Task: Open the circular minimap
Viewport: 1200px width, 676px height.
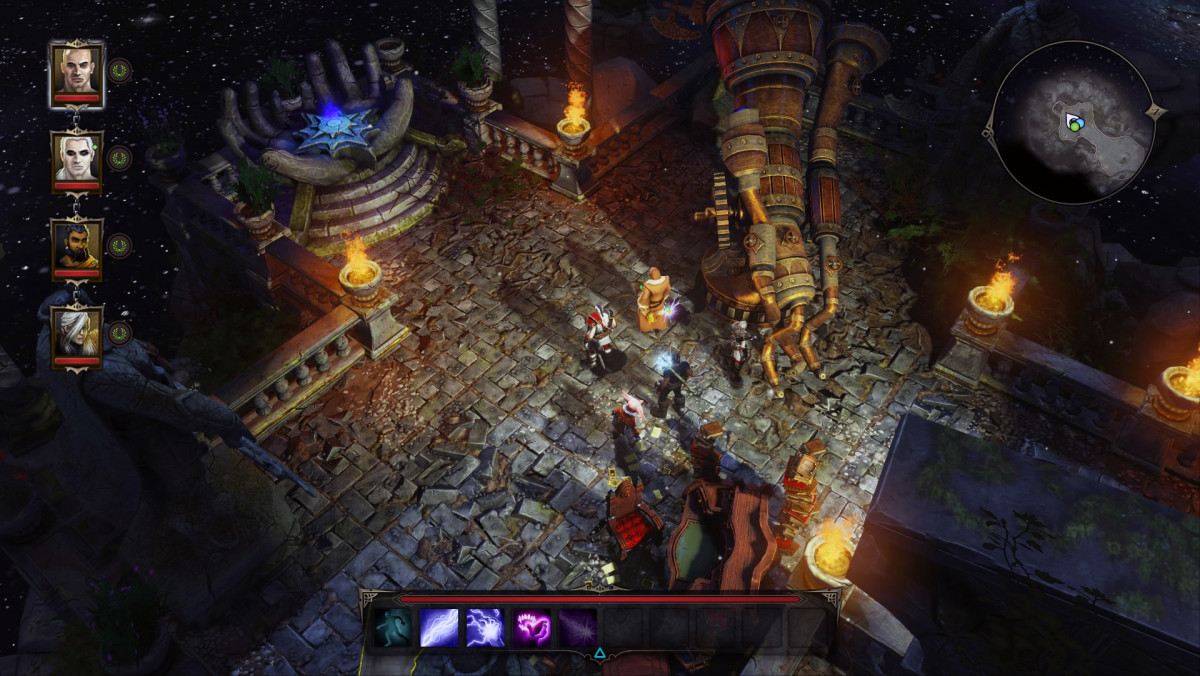Action: [1073, 122]
